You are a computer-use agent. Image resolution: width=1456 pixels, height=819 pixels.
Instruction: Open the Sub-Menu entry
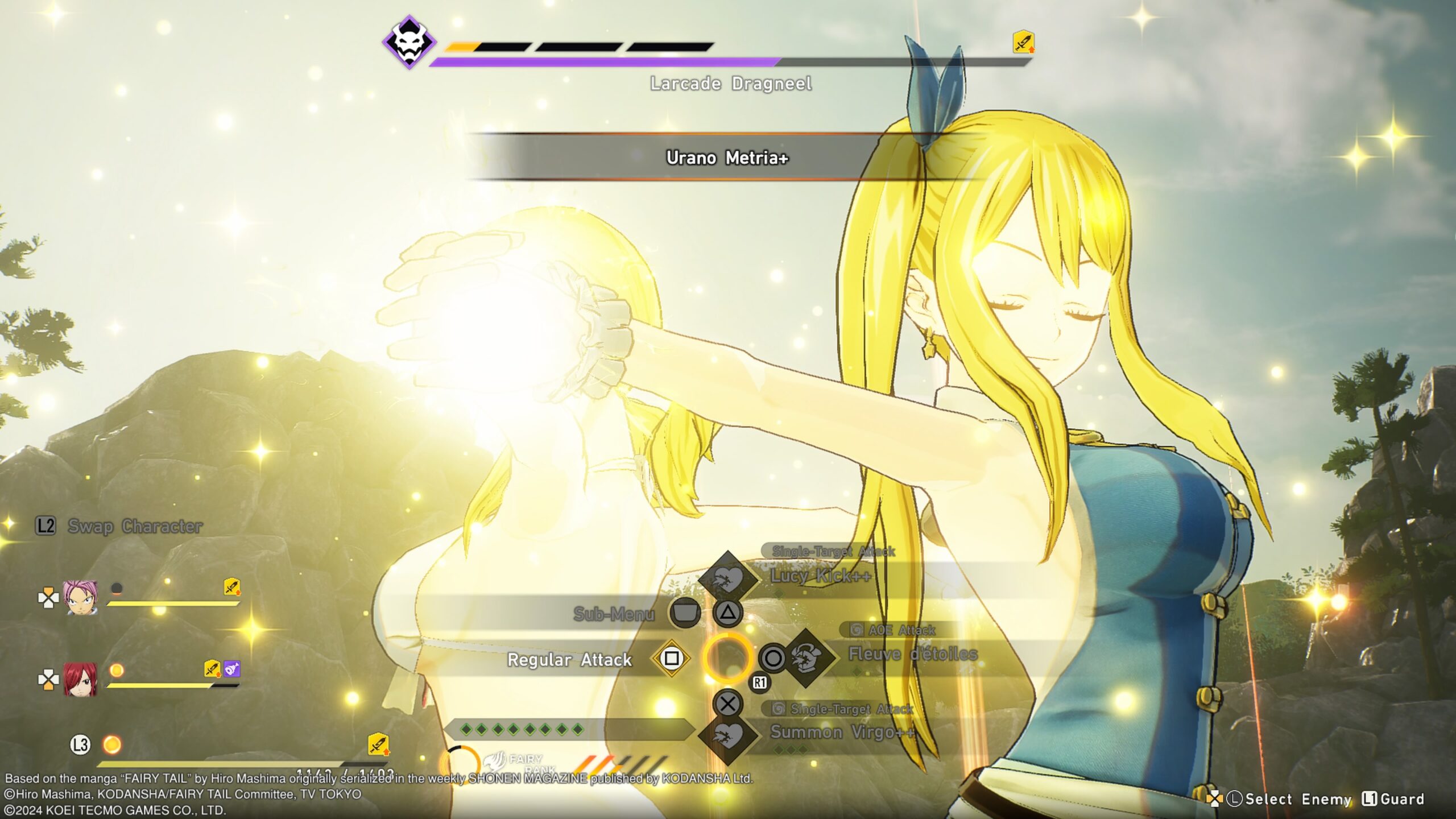click(x=614, y=614)
